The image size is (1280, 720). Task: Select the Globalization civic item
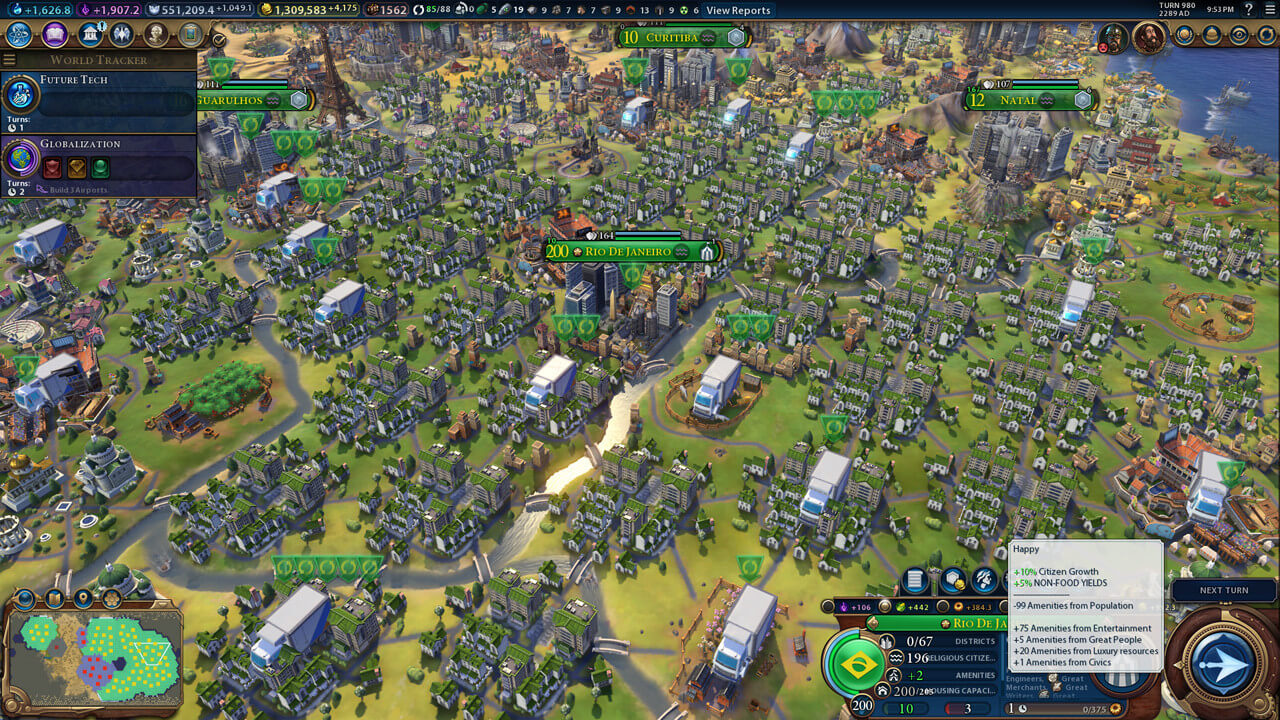pyautogui.click(x=98, y=161)
